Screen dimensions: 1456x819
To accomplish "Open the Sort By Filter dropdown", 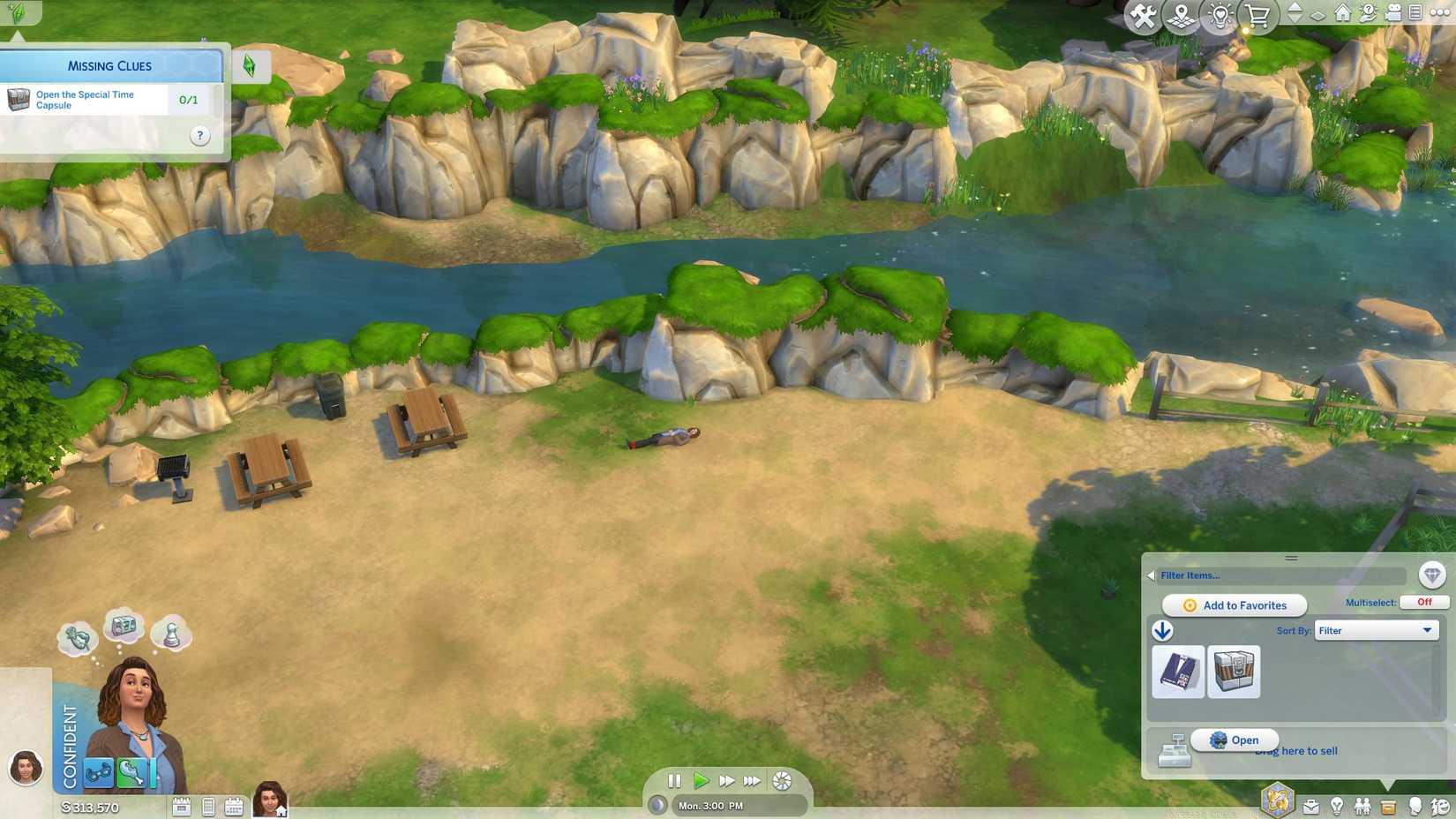I will click(x=1376, y=630).
